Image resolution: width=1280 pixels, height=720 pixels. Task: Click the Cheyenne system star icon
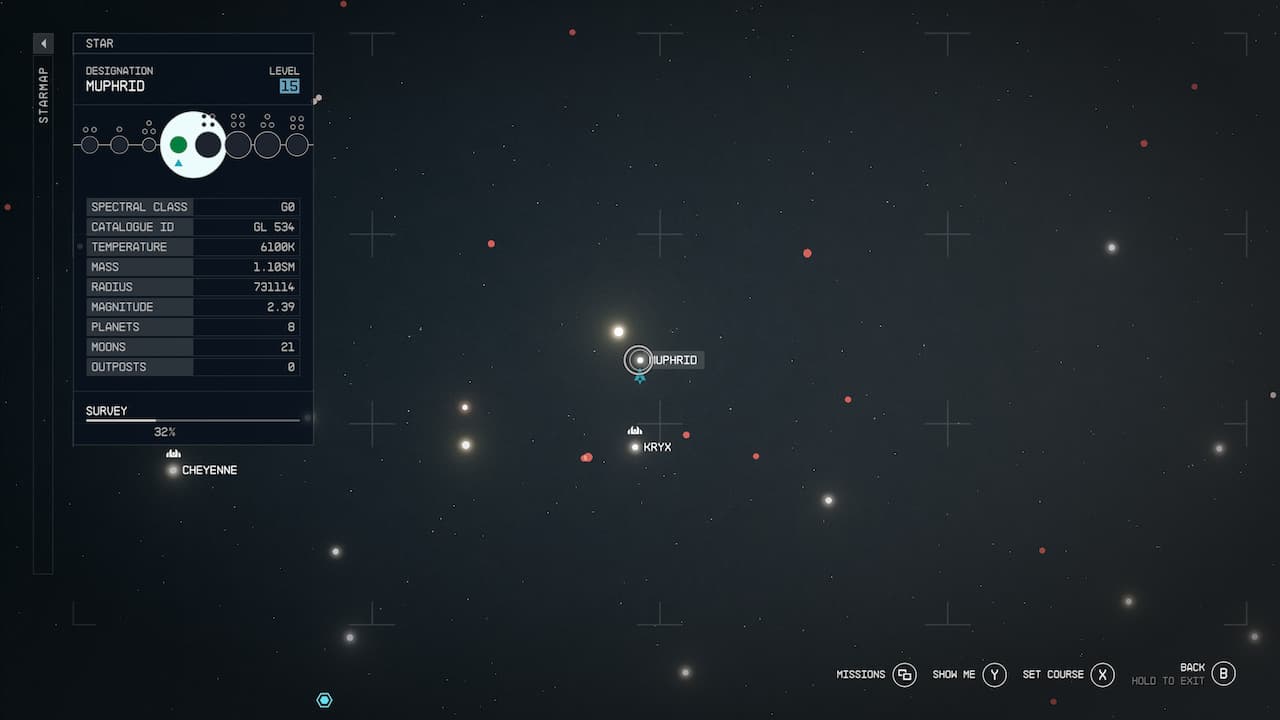tap(172, 470)
